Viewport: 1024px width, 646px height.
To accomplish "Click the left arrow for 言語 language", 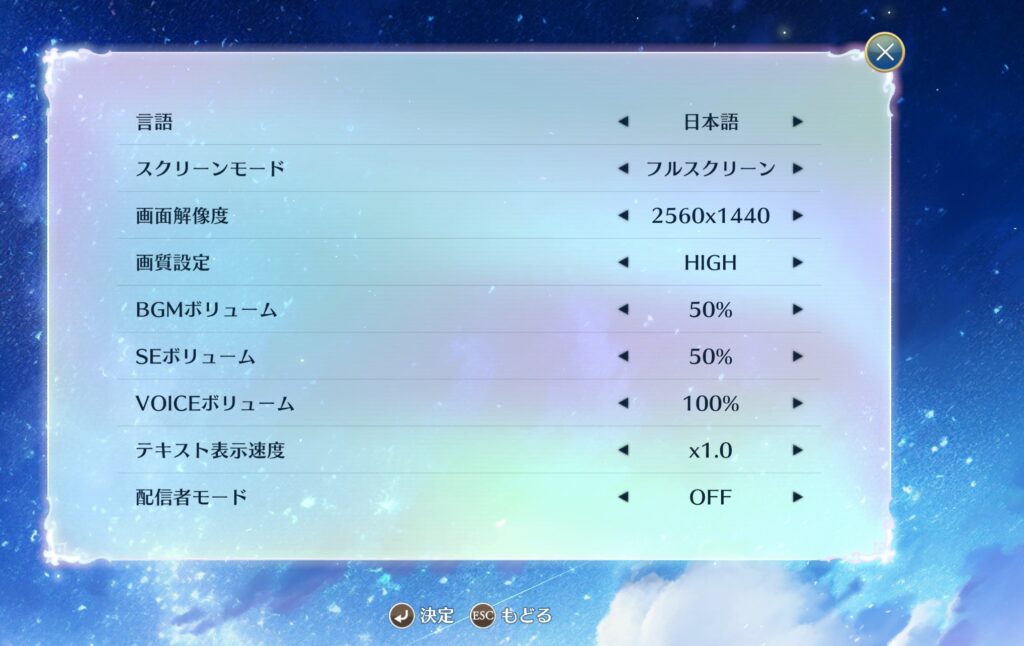I will click(x=623, y=122).
